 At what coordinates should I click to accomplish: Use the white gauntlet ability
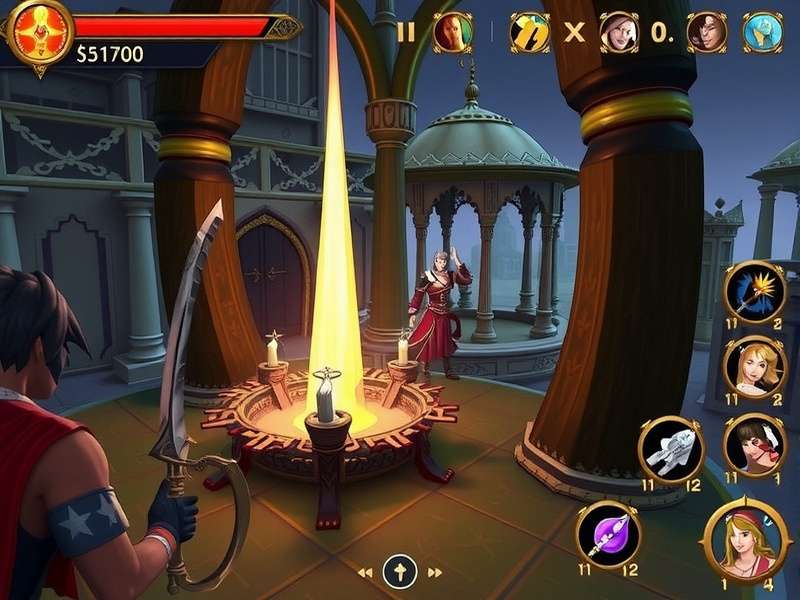click(x=671, y=450)
